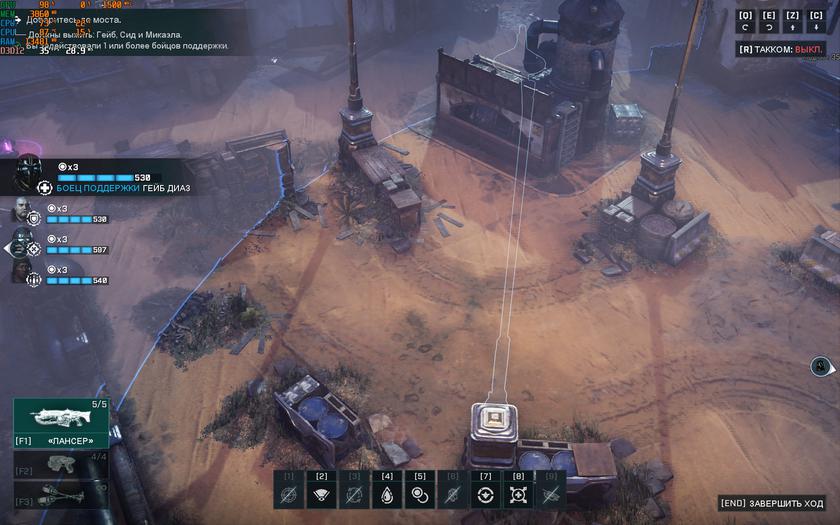Use the droplet ability
Image resolution: width=840 pixels, height=525 pixels.
[387, 494]
